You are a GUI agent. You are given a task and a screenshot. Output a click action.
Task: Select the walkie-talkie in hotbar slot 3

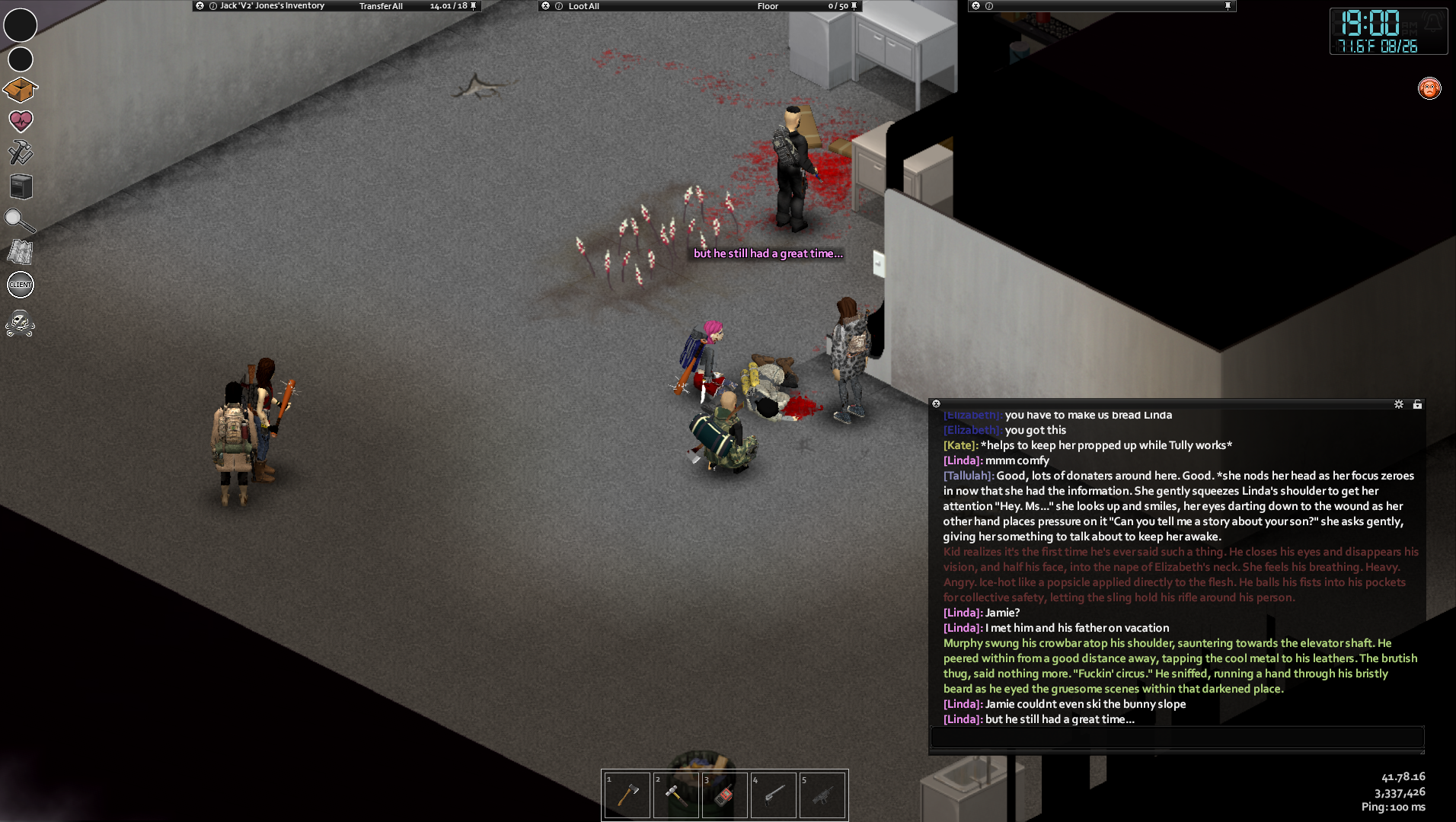(724, 795)
